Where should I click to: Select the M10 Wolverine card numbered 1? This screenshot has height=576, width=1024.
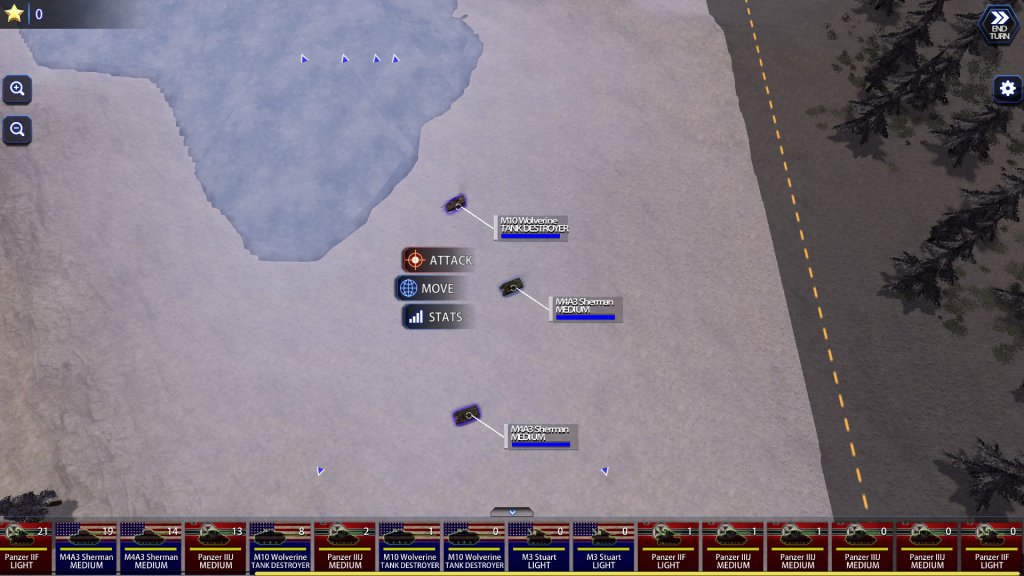click(x=410, y=547)
